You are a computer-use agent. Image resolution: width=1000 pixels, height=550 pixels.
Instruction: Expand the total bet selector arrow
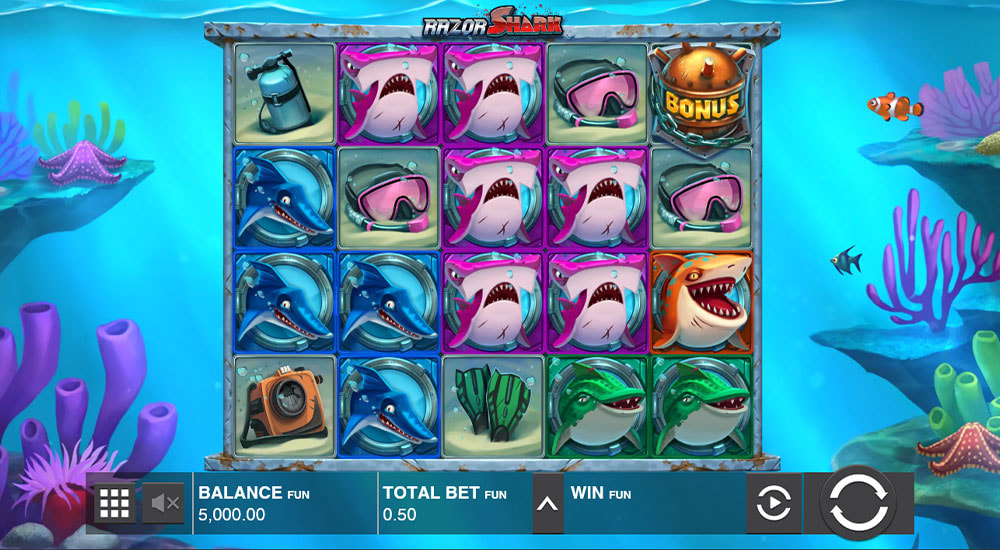(x=546, y=503)
